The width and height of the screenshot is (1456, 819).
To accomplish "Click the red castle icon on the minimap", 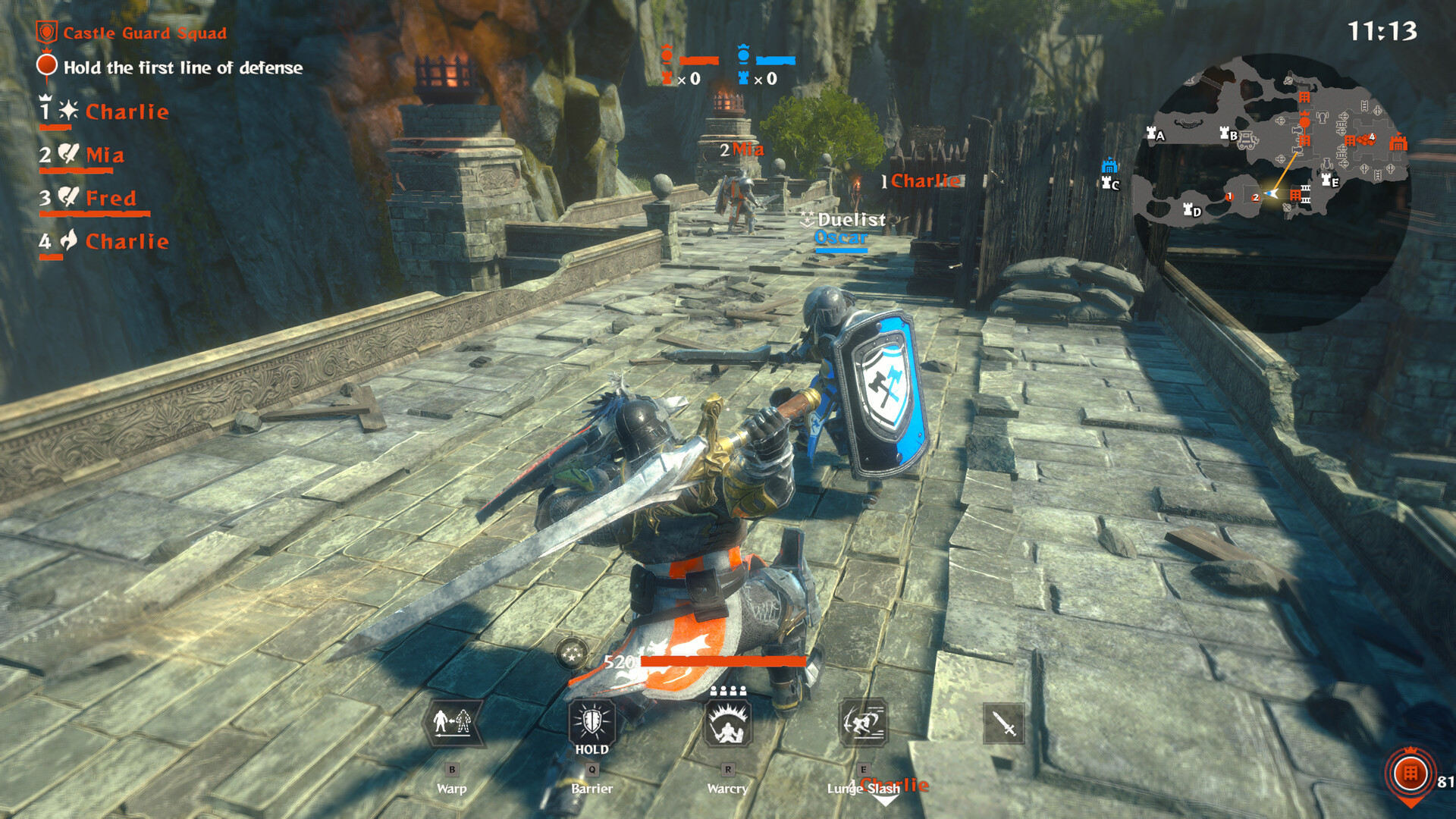I will click(x=1398, y=143).
